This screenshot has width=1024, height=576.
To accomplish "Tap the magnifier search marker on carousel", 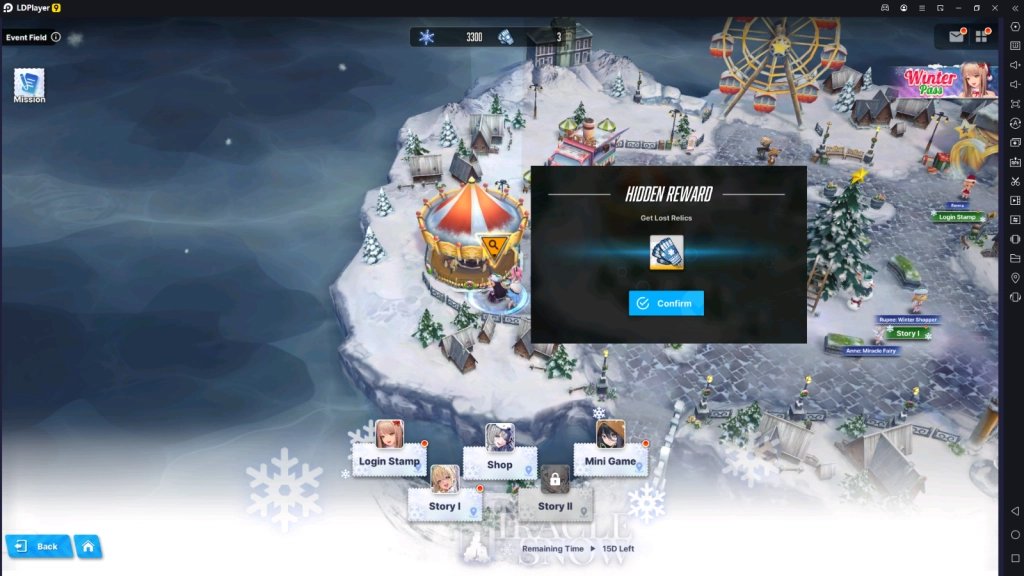I will pyautogui.click(x=493, y=245).
